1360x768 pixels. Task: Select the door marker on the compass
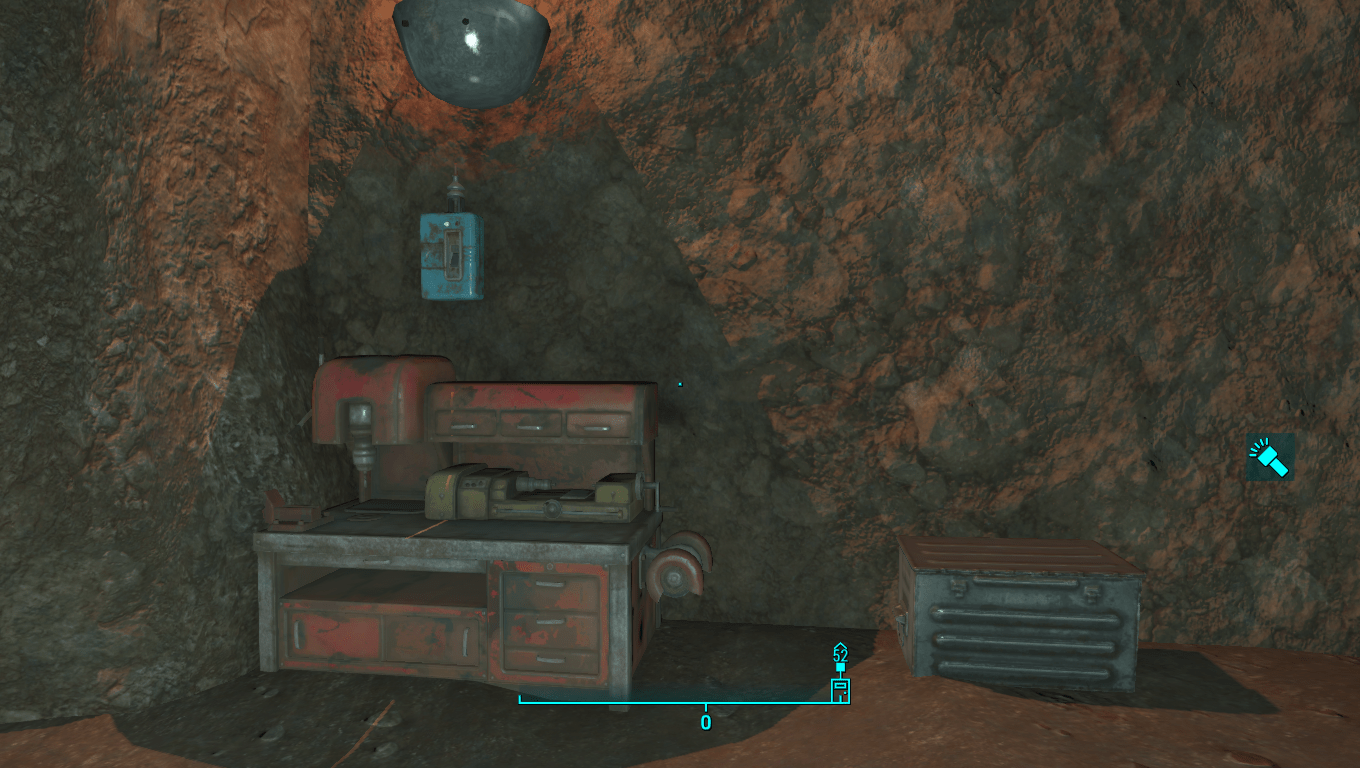(x=840, y=689)
